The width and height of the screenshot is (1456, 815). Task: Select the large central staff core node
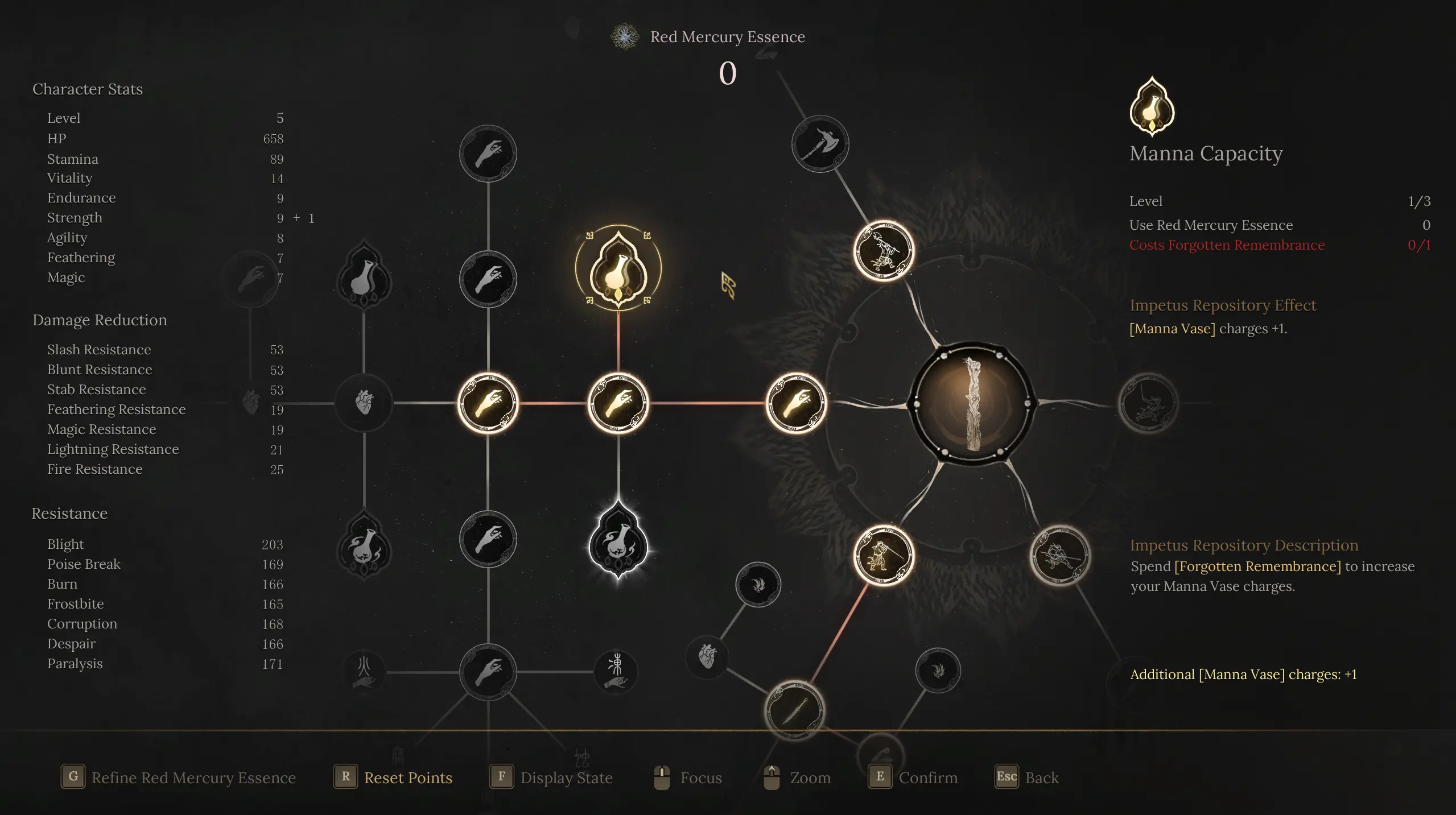pyautogui.click(x=972, y=403)
